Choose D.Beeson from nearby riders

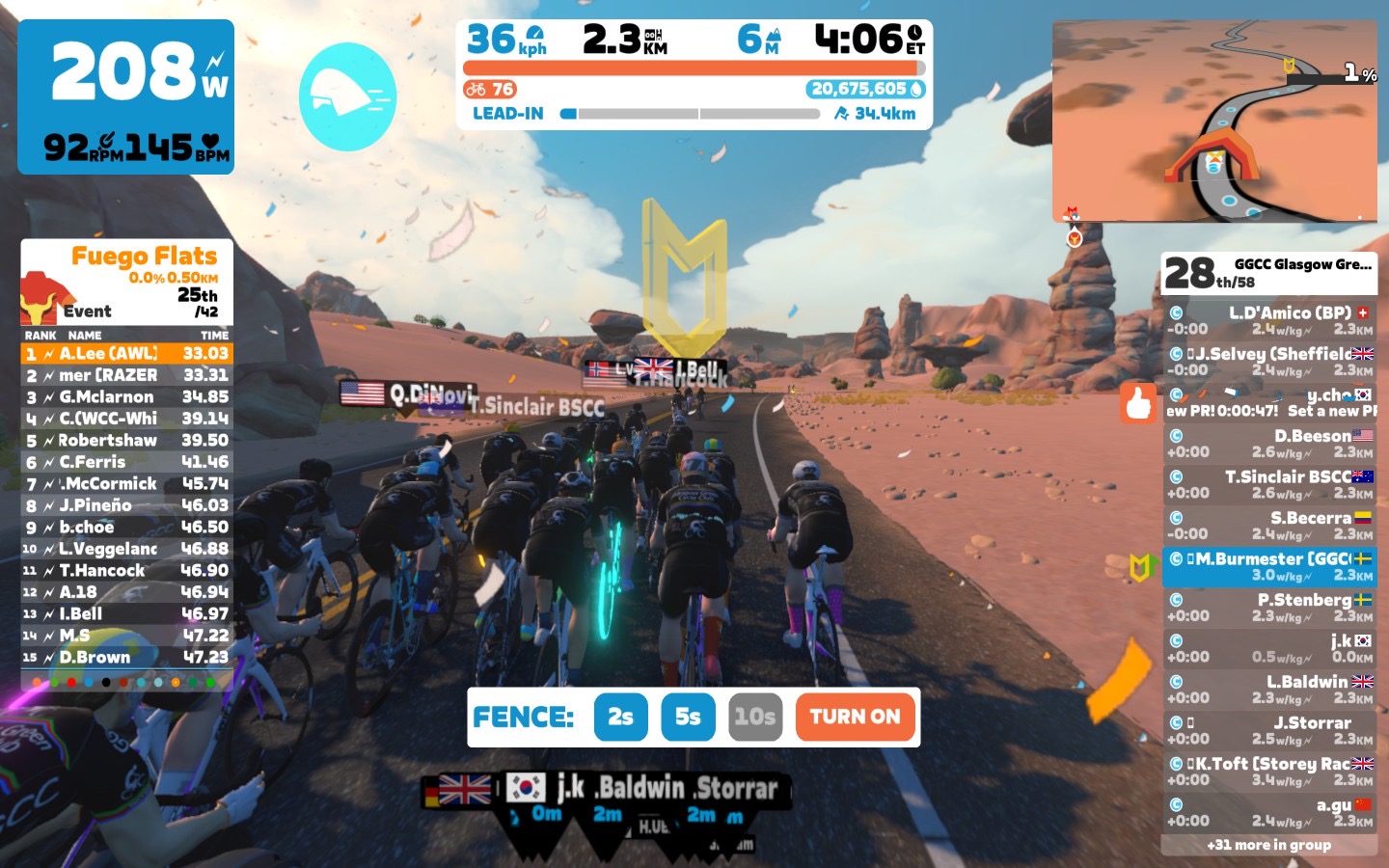point(1268,443)
